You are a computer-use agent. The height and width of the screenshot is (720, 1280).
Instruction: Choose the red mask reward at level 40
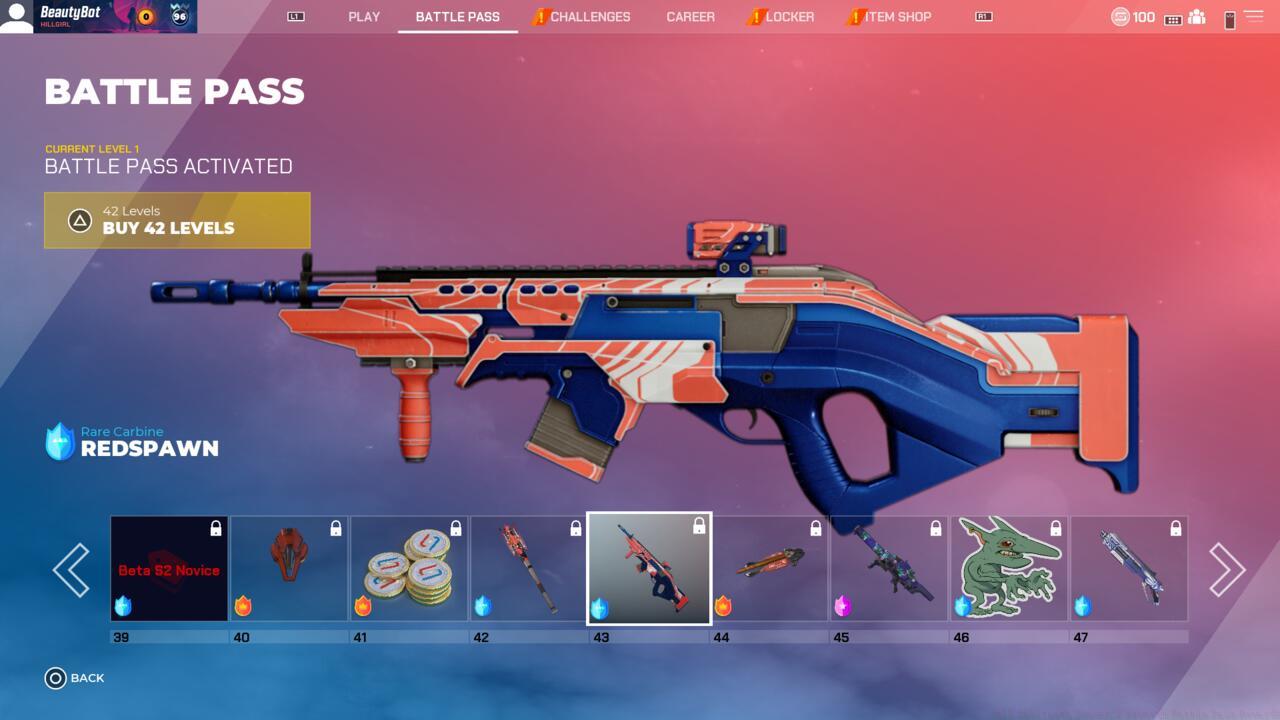(x=289, y=569)
